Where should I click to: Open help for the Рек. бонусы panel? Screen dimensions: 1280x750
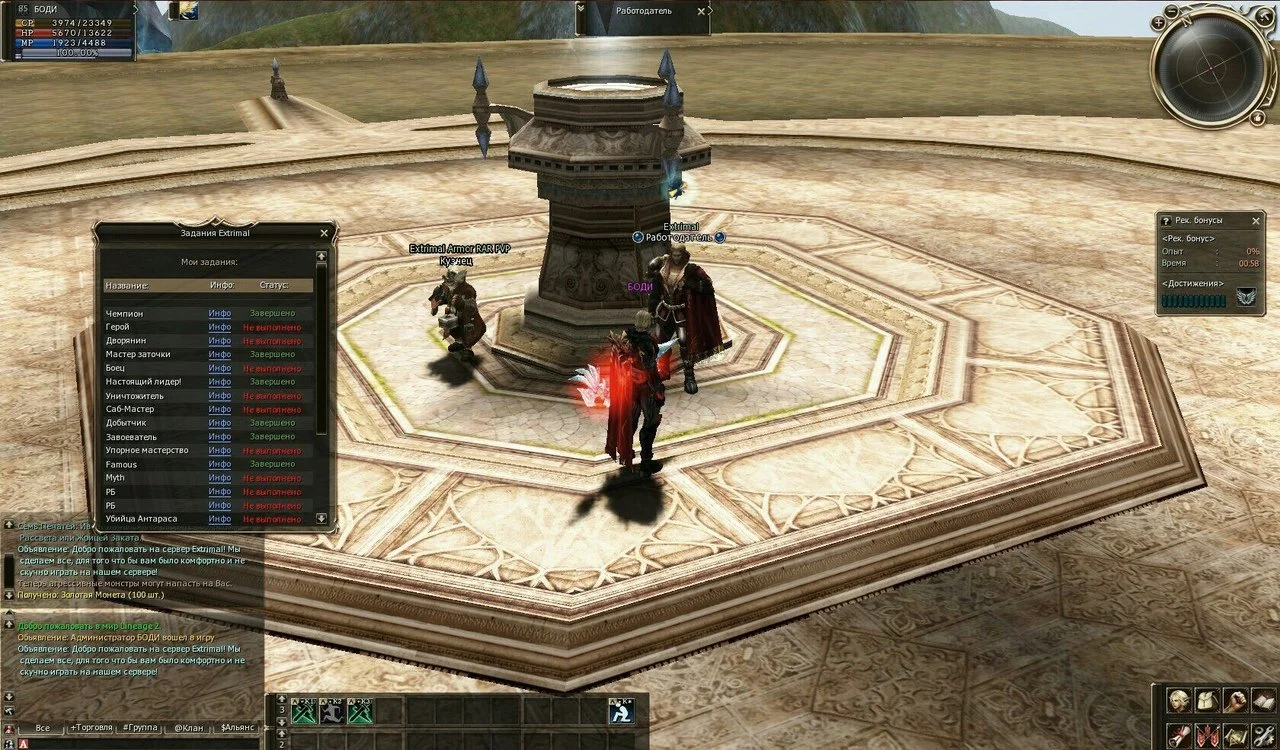point(1166,220)
